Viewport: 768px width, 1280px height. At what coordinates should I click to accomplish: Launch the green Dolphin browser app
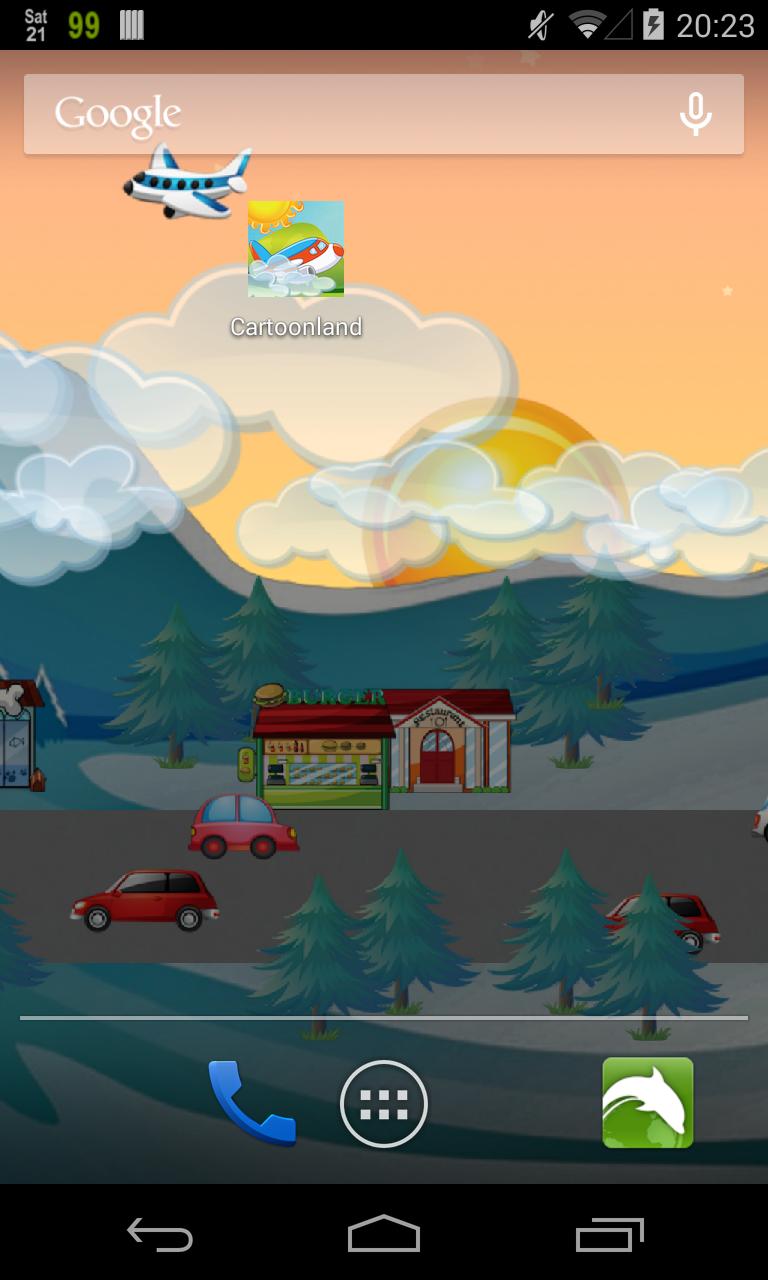(x=647, y=1102)
